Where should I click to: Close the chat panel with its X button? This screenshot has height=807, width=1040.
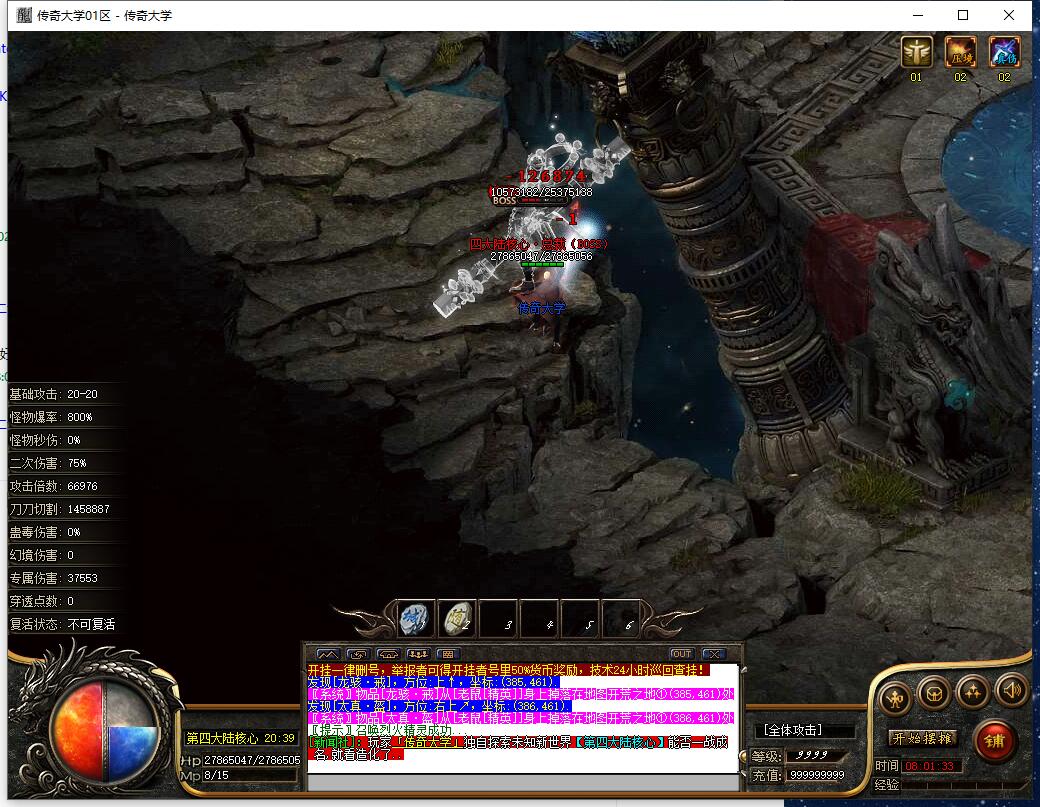click(x=713, y=654)
